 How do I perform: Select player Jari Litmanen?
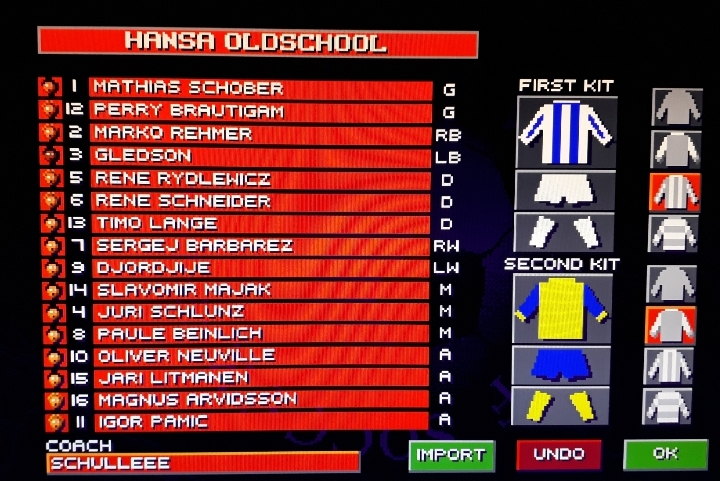pos(260,378)
